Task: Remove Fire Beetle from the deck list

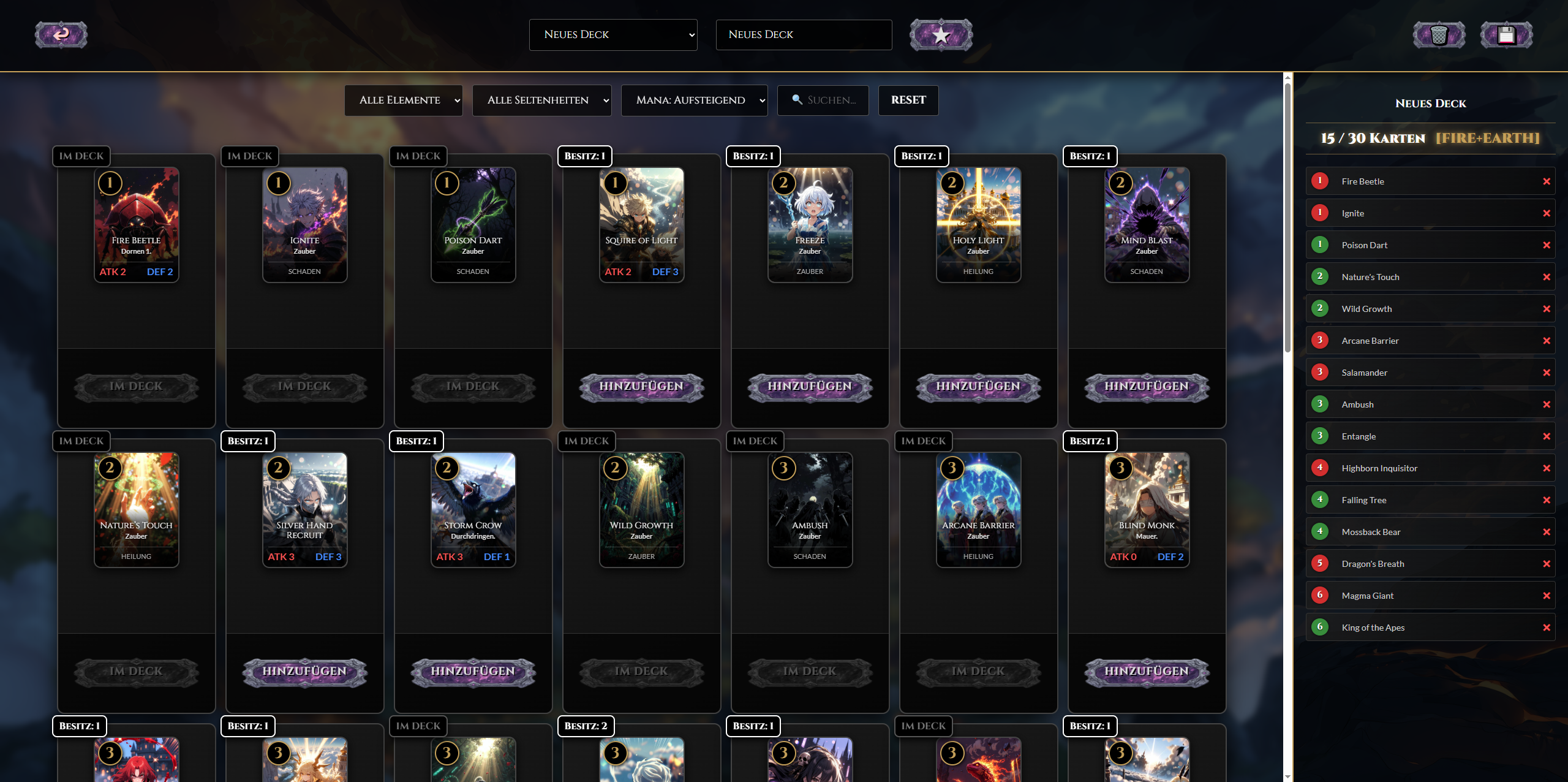Action: coord(1547,181)
